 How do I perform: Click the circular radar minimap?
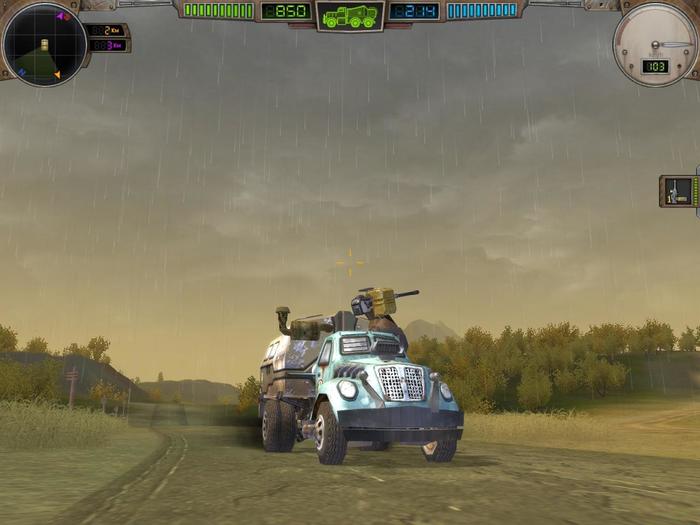44,45
